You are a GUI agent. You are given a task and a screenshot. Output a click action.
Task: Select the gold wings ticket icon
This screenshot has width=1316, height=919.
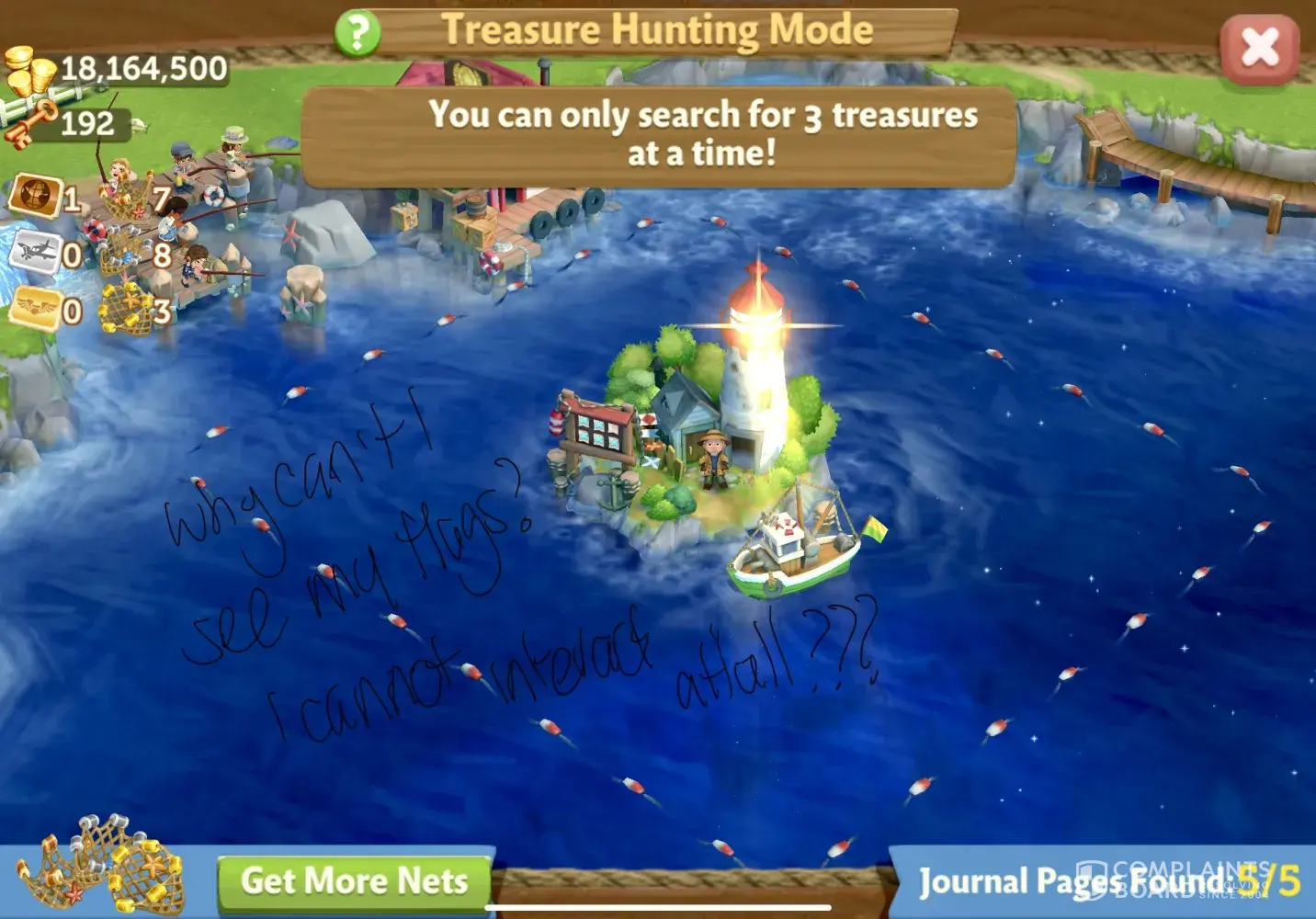34,309
